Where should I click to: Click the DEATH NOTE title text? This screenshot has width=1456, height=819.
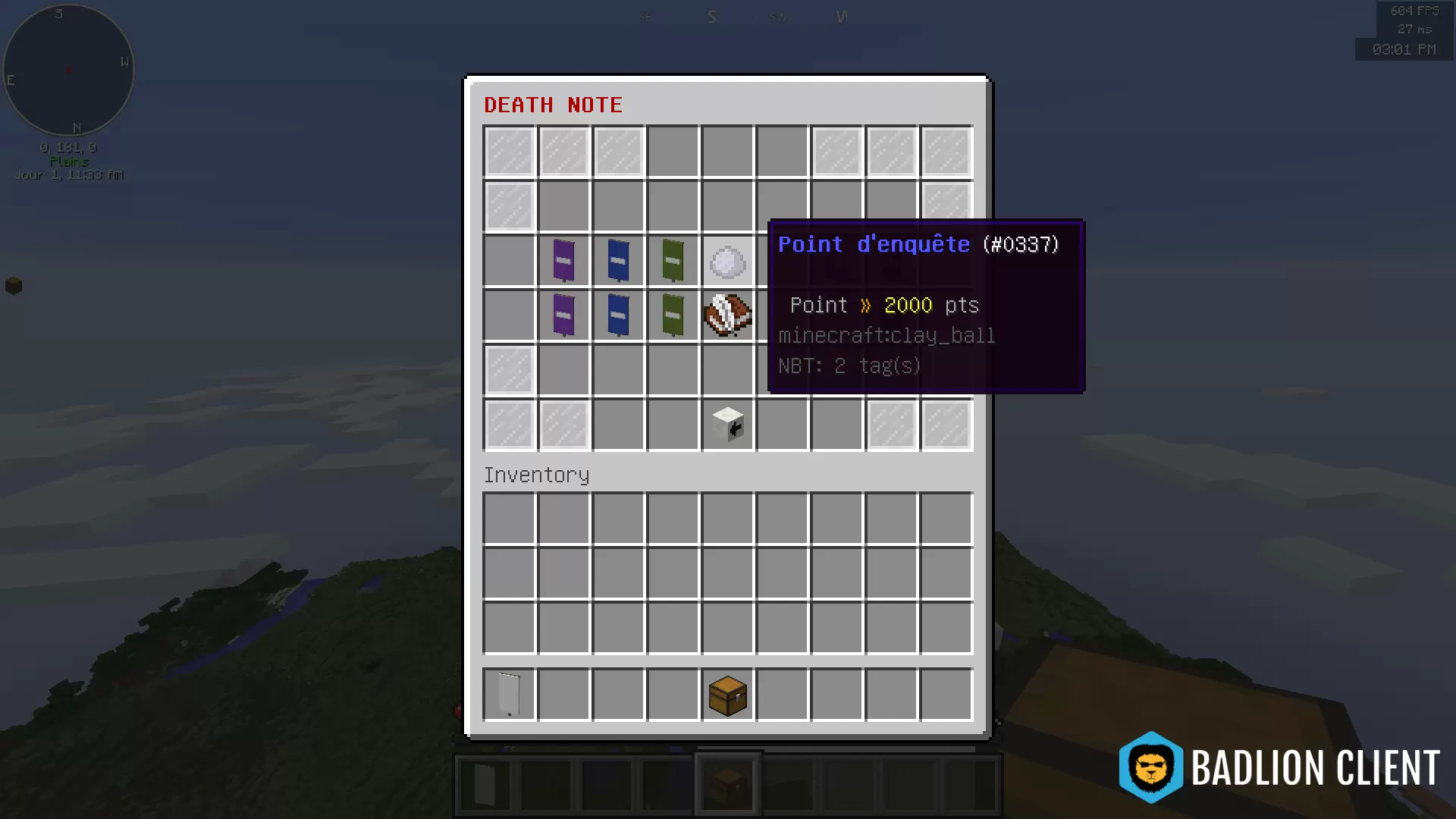tap(553, 105)
